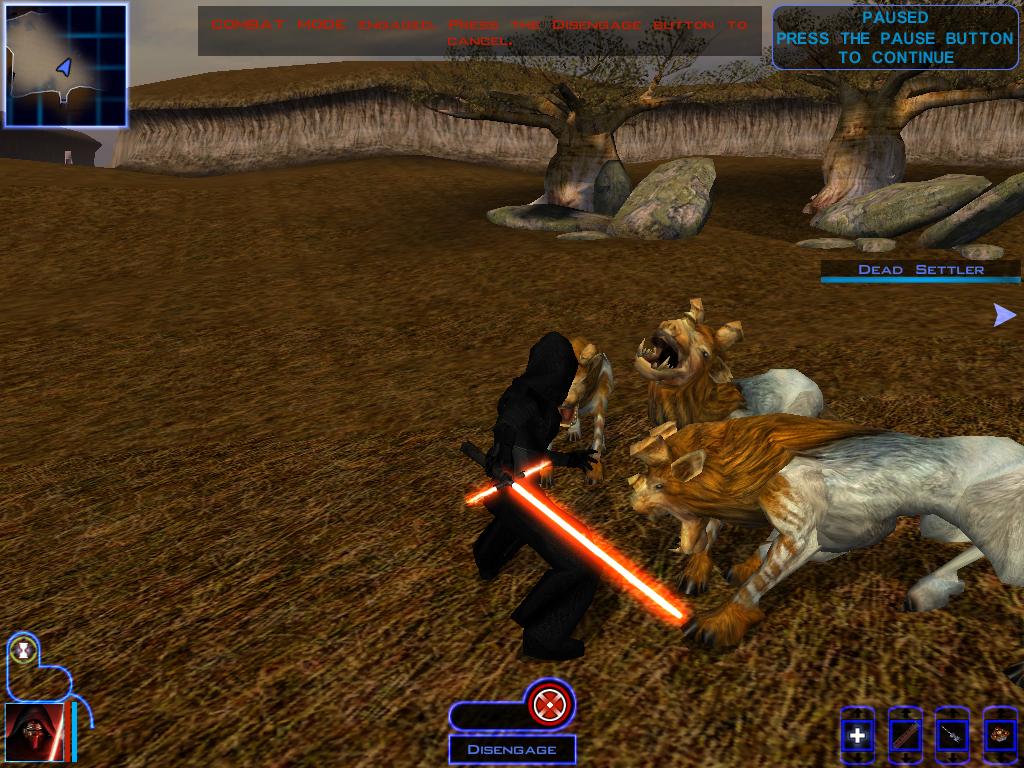The height and width of the screenshot is (768, 1024).
Task: Use the syringe stimulant slot
Action: point(952,737)
